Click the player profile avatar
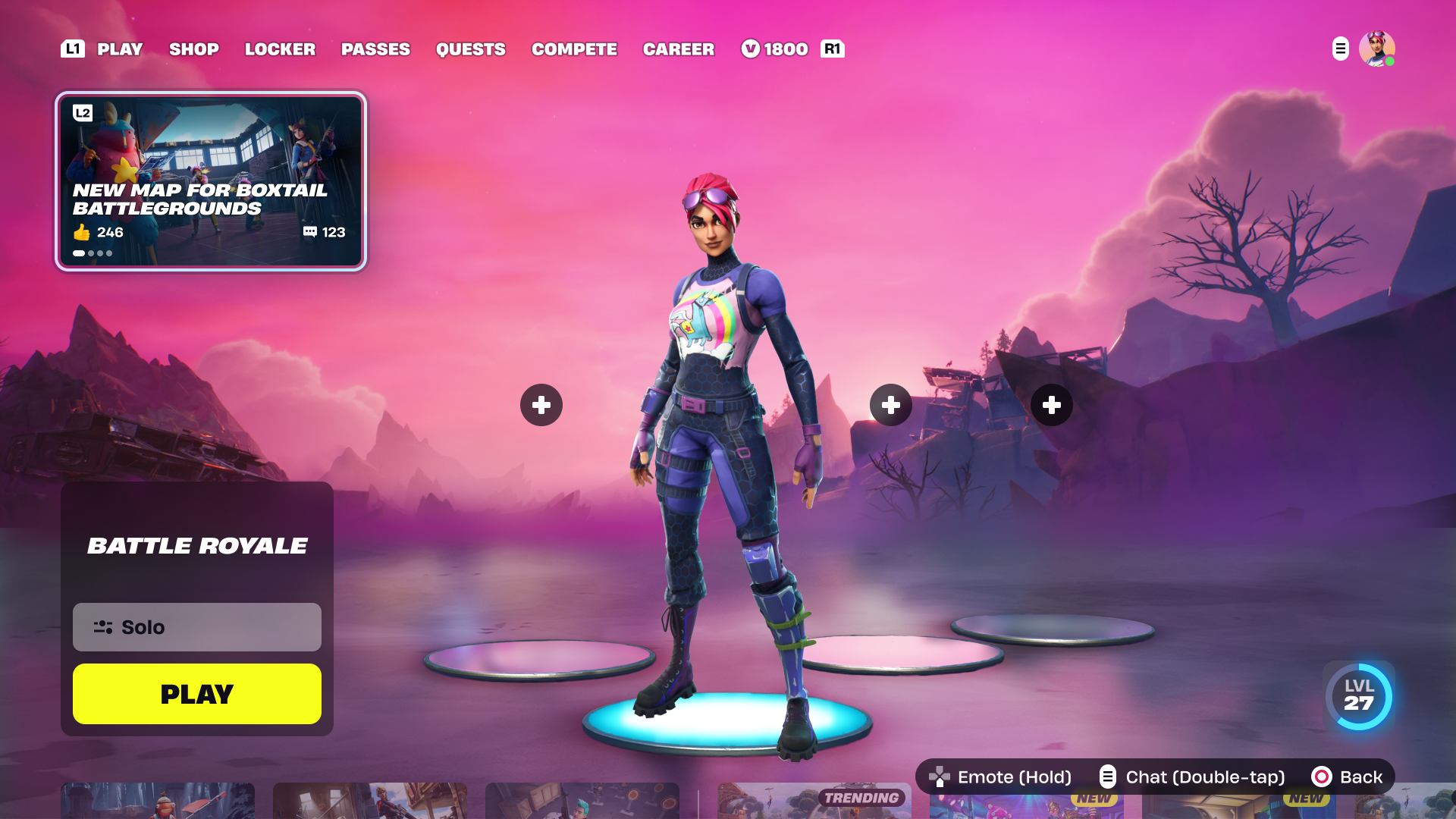Image resolution: width=1456 pixels, height=819 pixels. coord(1376,49)
